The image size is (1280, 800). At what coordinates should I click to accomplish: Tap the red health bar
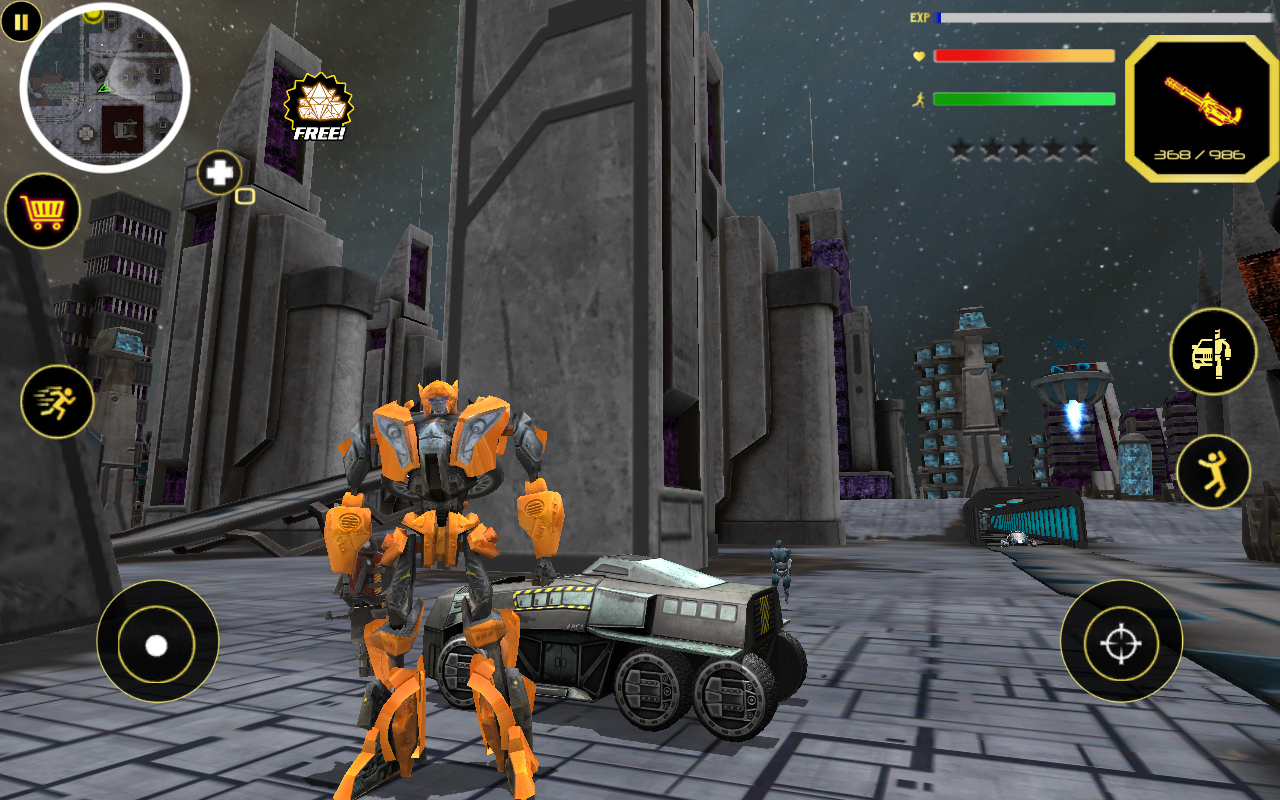(1024, 57)
